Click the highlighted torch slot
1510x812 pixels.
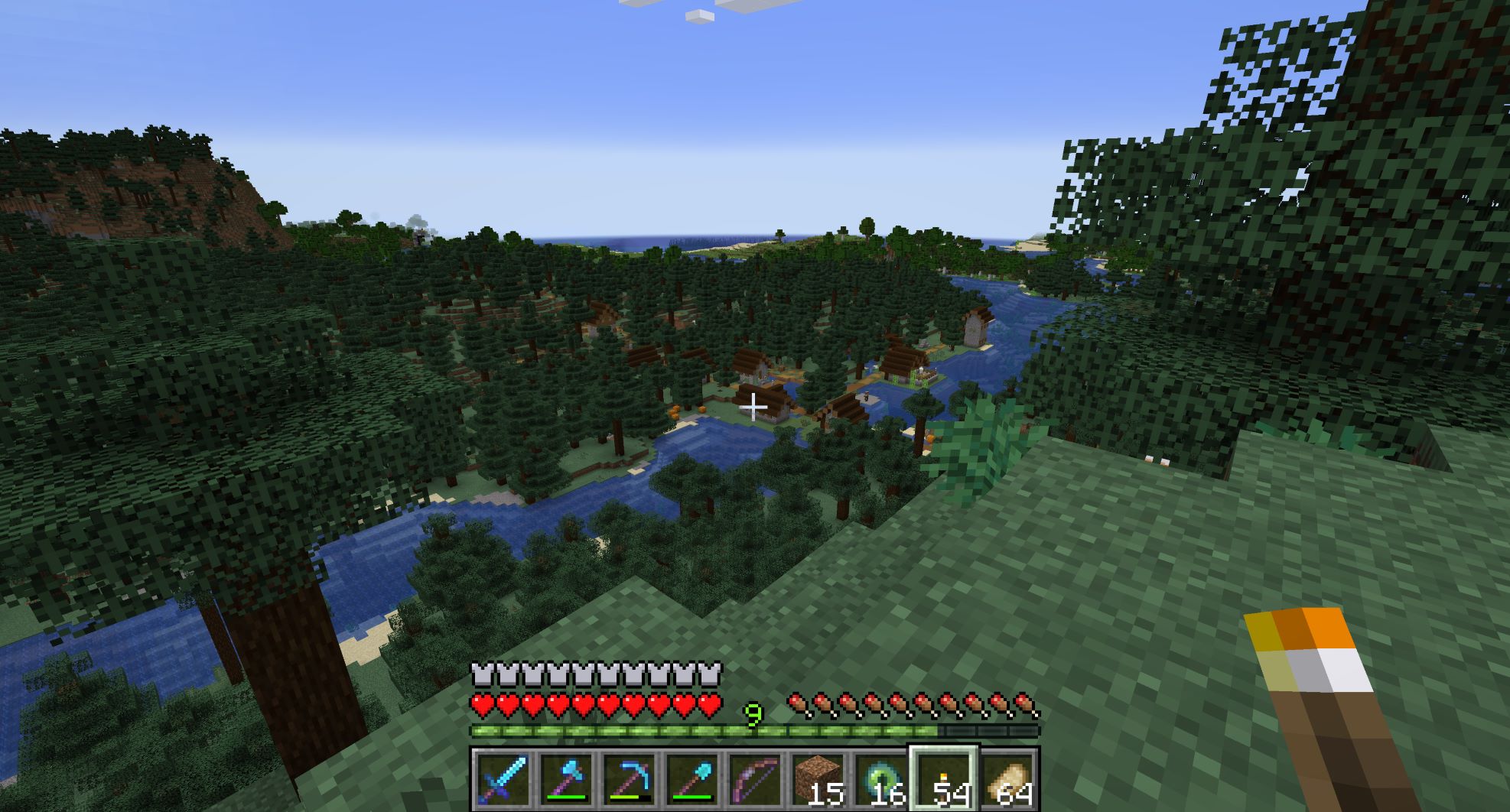(943, 779)
